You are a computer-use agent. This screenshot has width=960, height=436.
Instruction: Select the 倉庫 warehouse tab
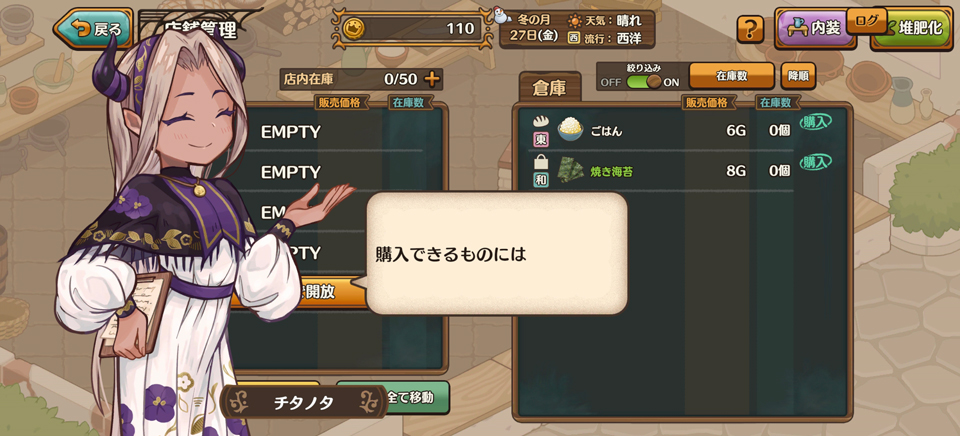[x=550, y=89]
